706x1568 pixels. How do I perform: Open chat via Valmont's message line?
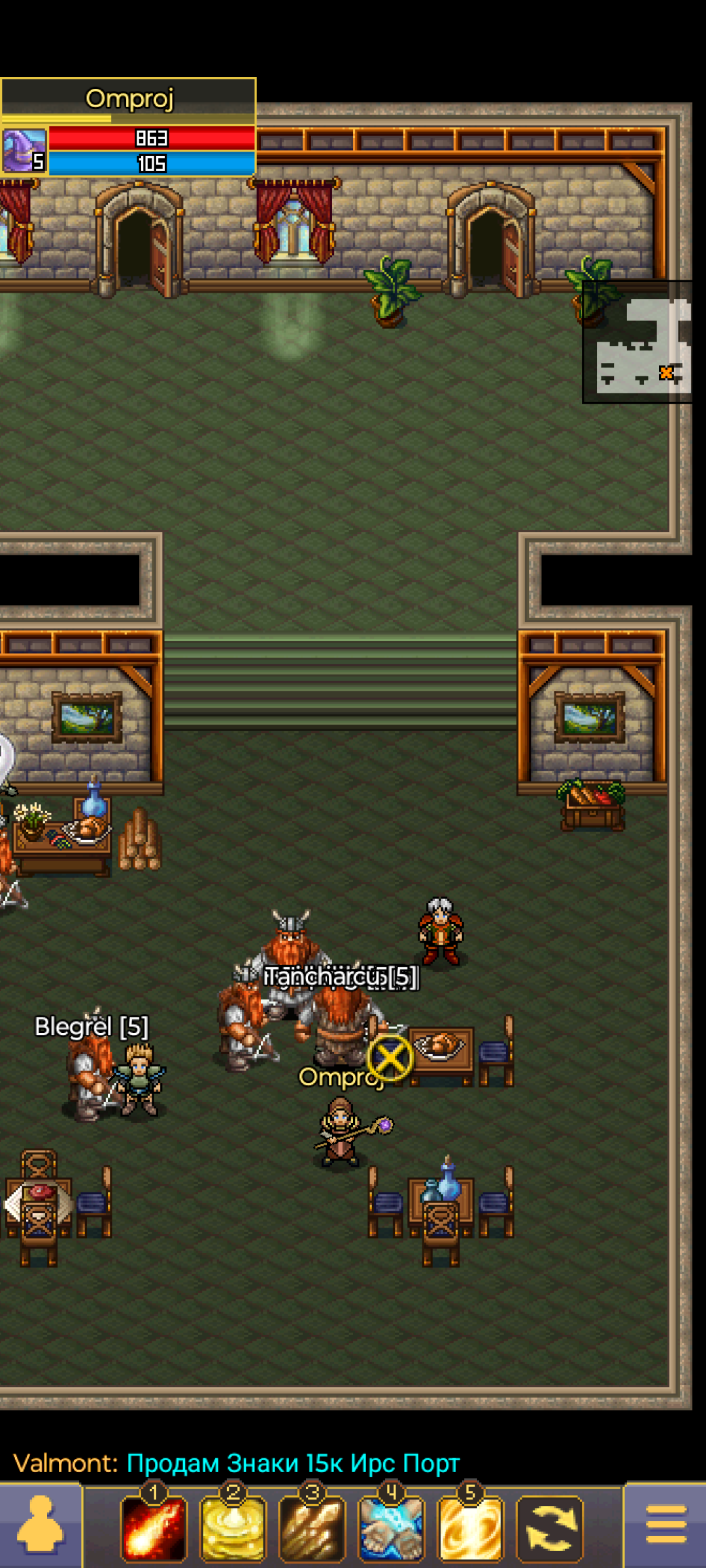click(x=237, y=1463)
